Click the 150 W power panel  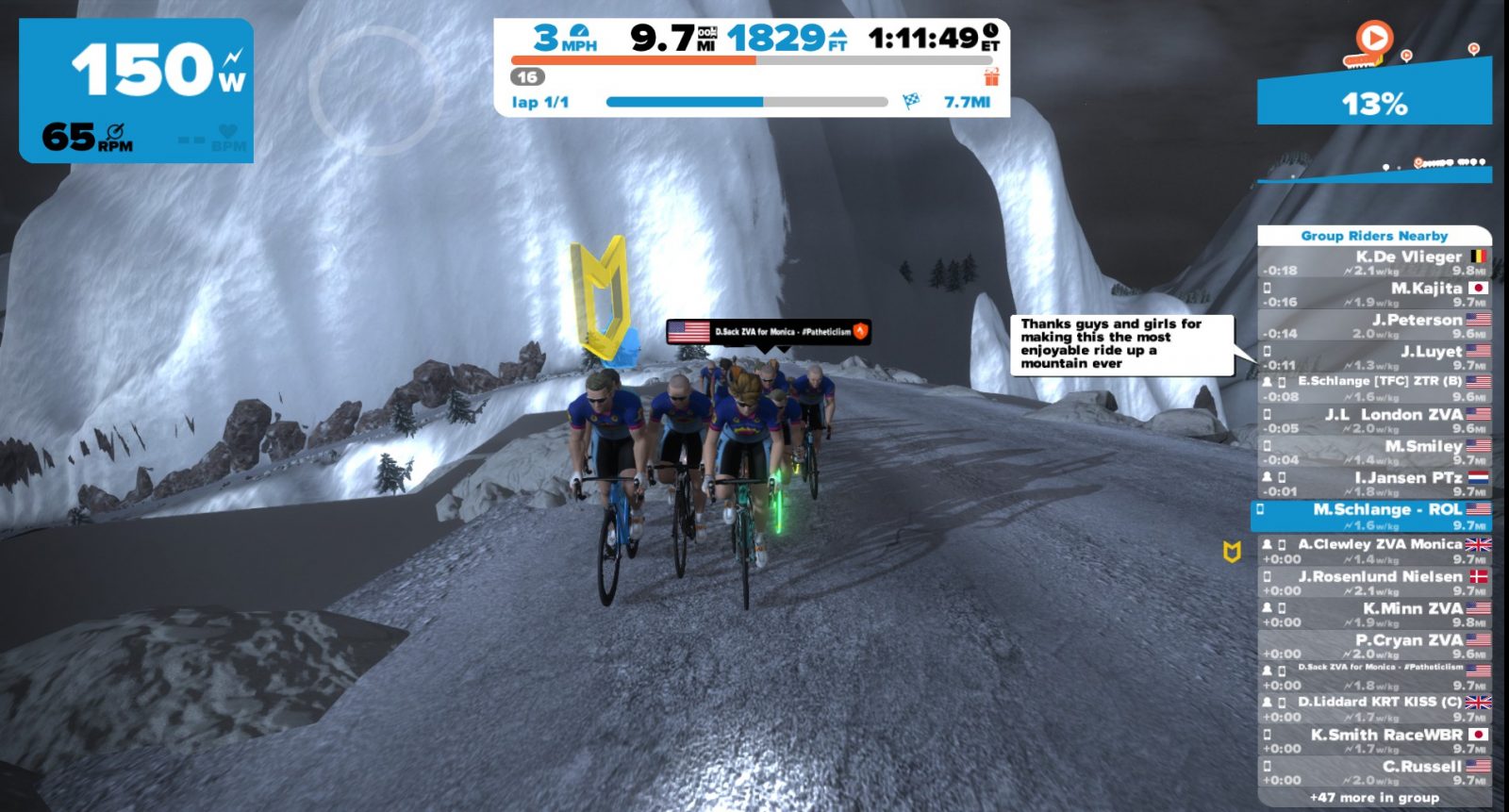pos(137,90)
